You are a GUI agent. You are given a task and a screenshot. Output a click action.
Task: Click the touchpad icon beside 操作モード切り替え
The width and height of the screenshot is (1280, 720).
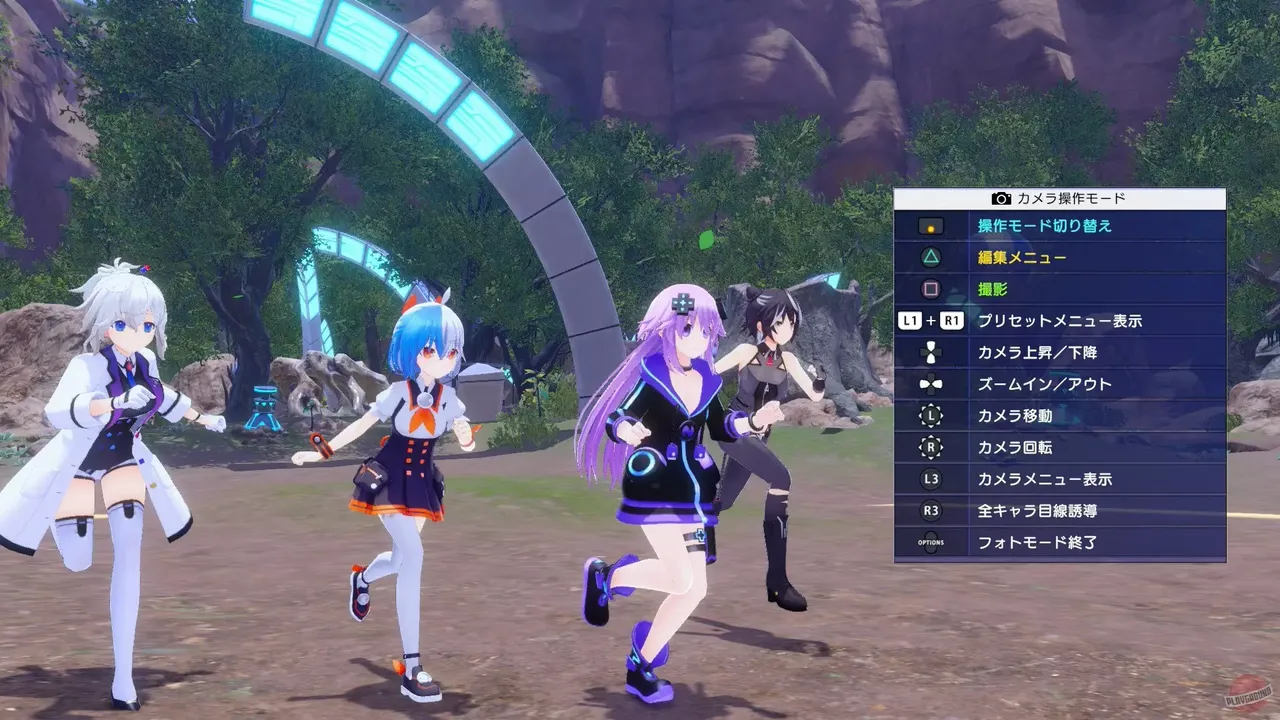click(x=931, y=227)
